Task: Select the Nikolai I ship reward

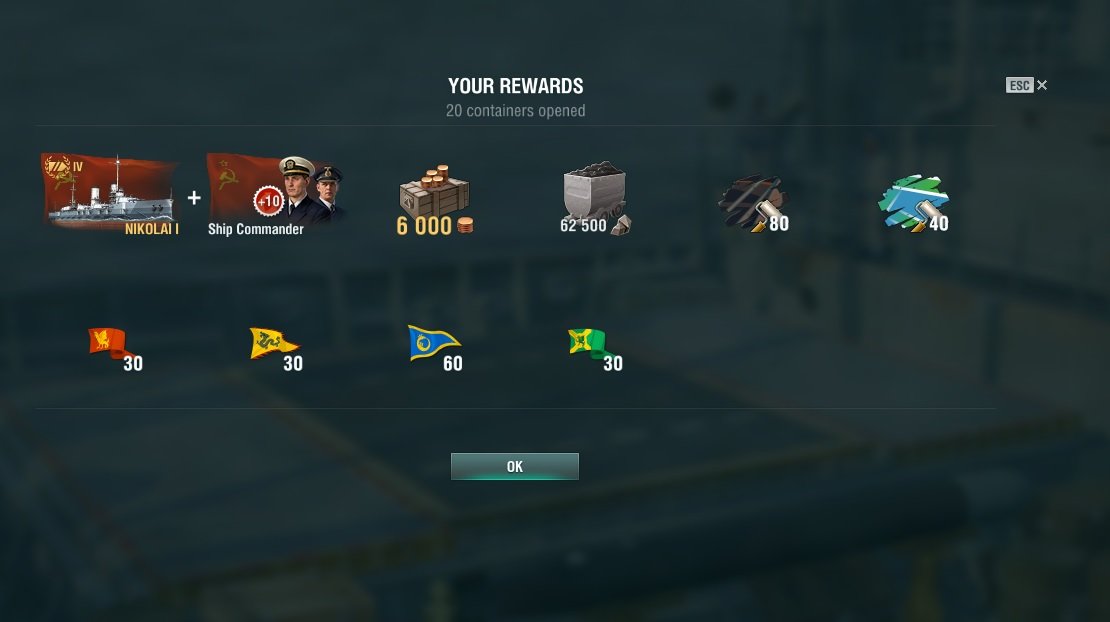Action: coord(110,192)
